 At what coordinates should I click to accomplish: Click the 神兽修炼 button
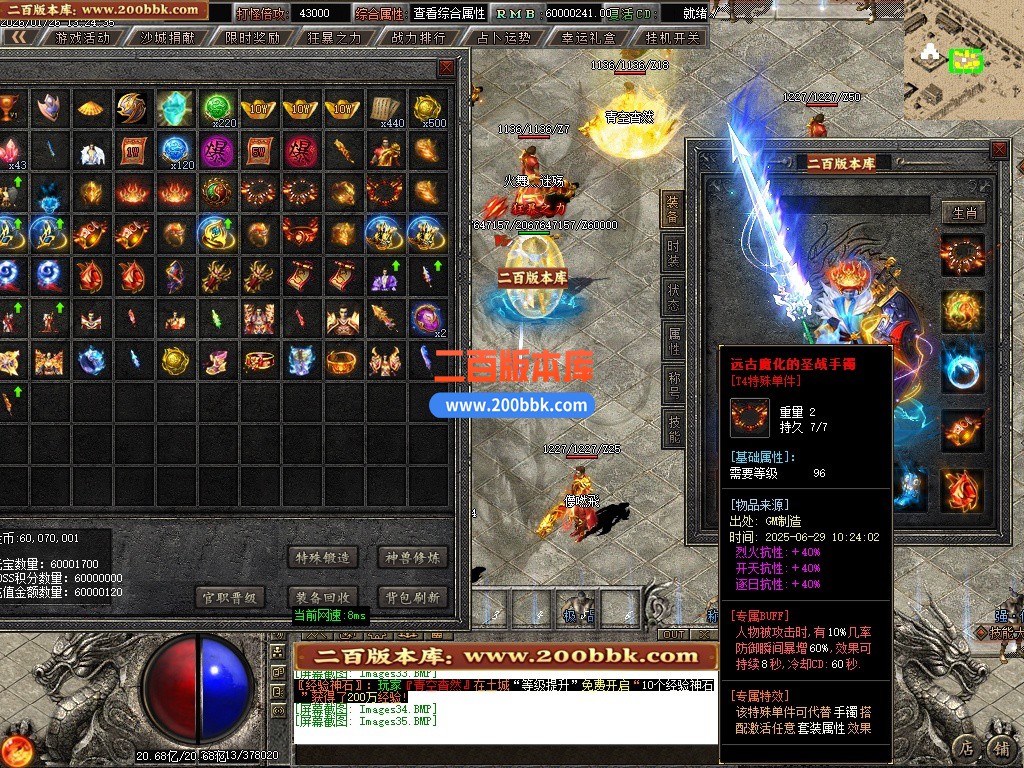(412, 557)
